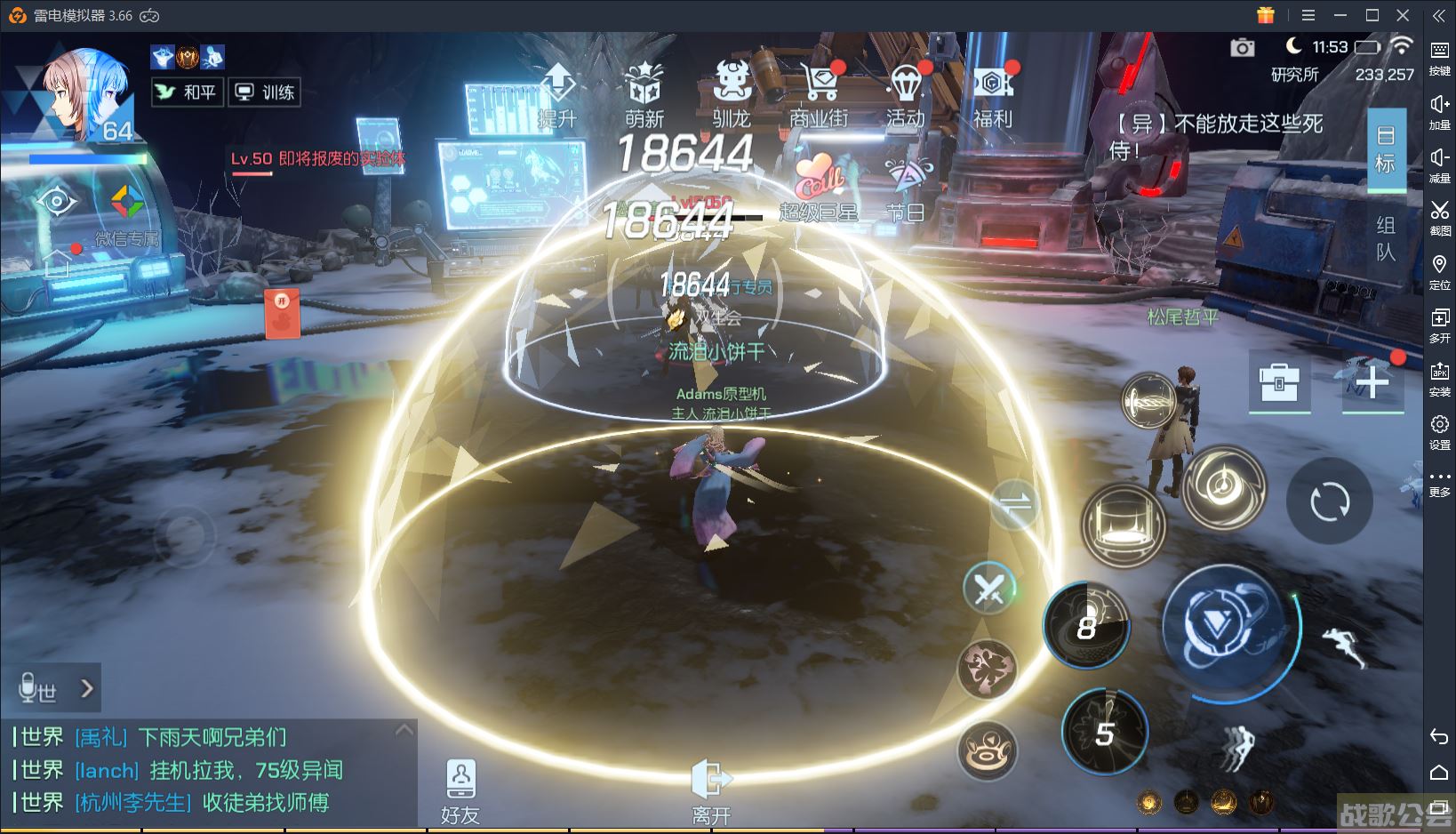Open the 活动 events menu

(905, 94)
